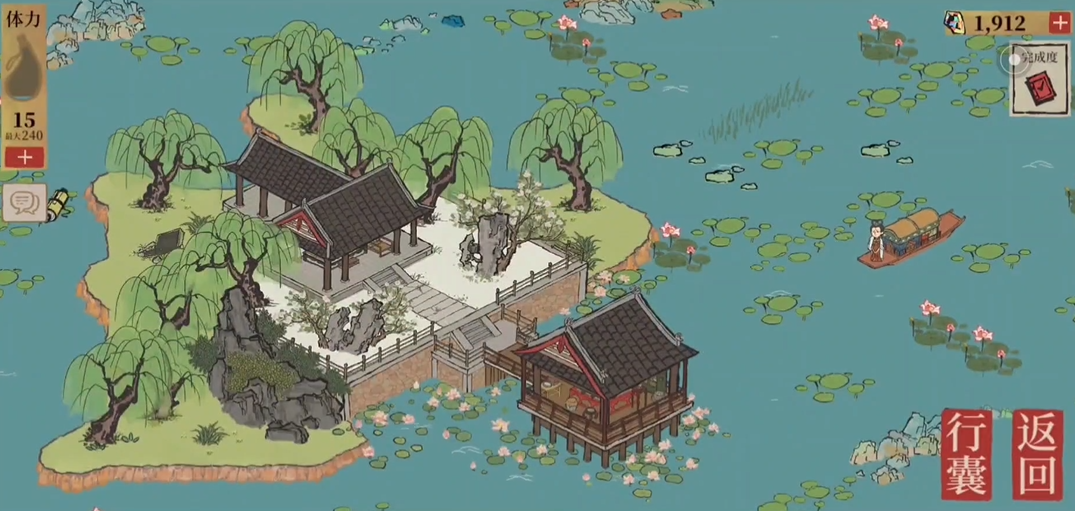
Task: Open the 行囊 inventory bag
Action: pyautogui.click(x=967, y=454)
